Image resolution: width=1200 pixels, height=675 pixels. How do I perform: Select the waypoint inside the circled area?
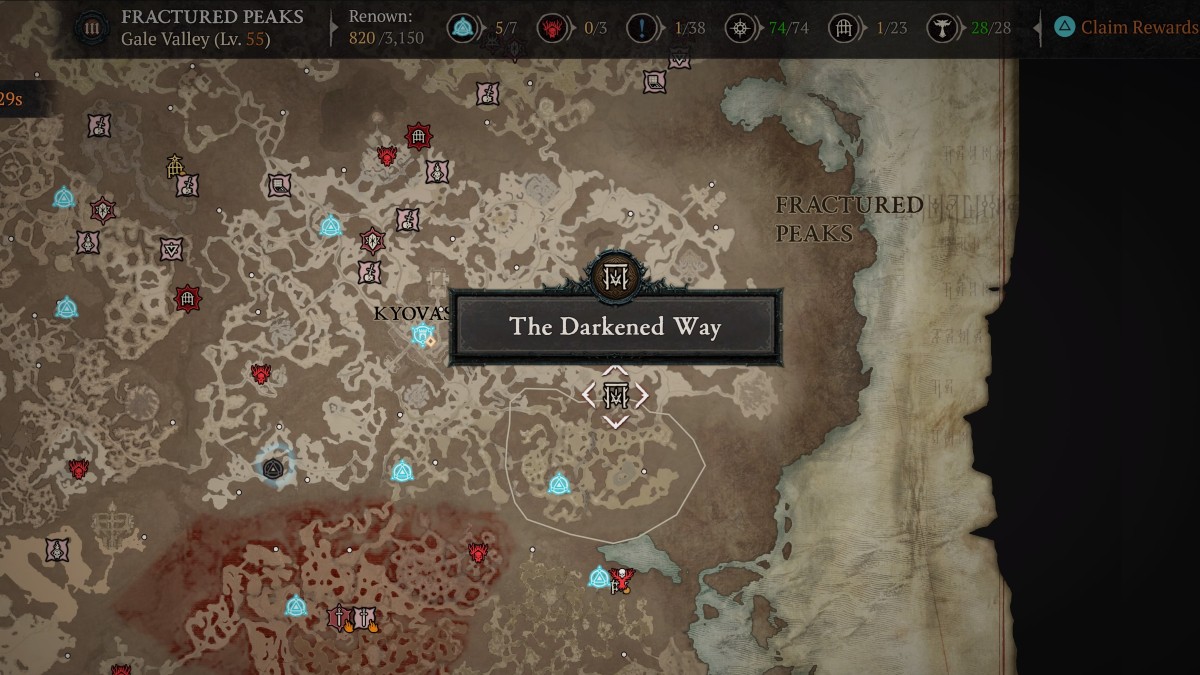tap(559, 485)
